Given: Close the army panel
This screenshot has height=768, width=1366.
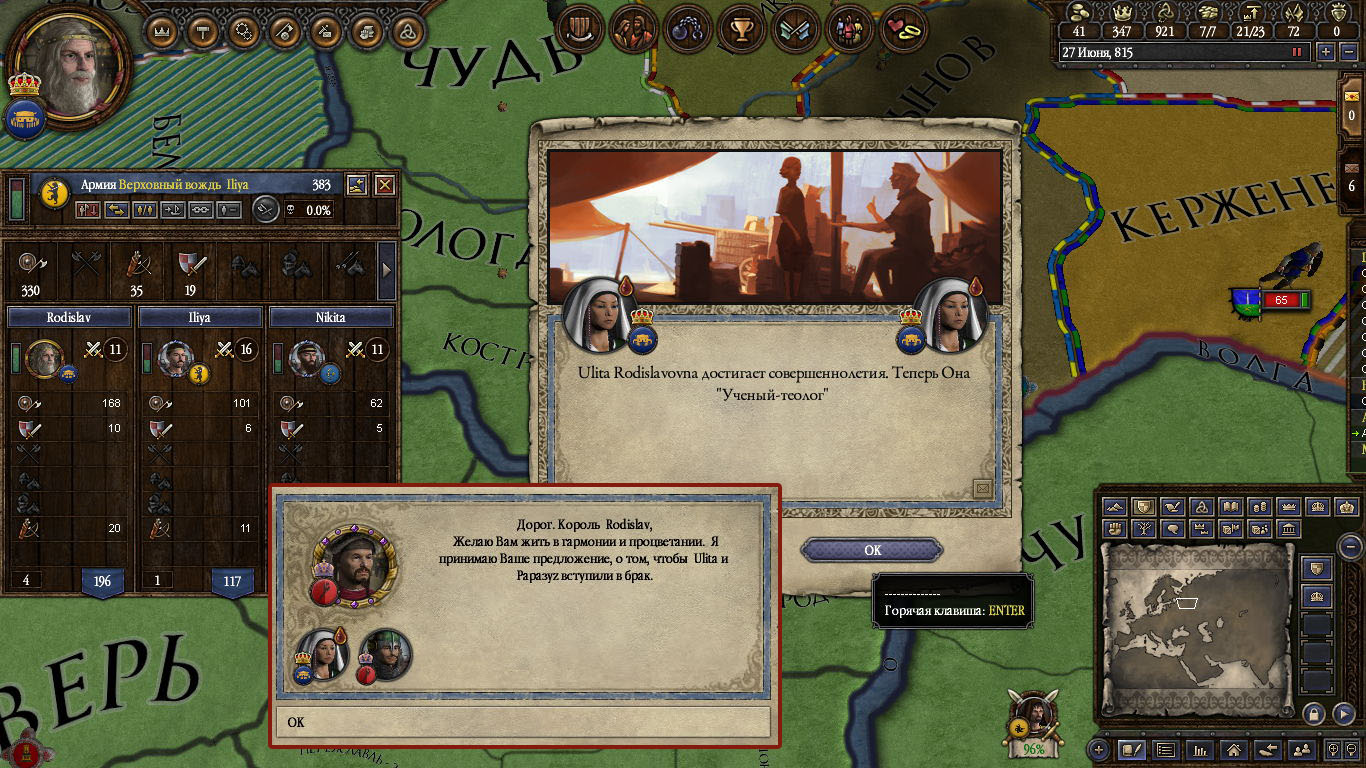Looking at the screenshot, I should coord(384,185).
